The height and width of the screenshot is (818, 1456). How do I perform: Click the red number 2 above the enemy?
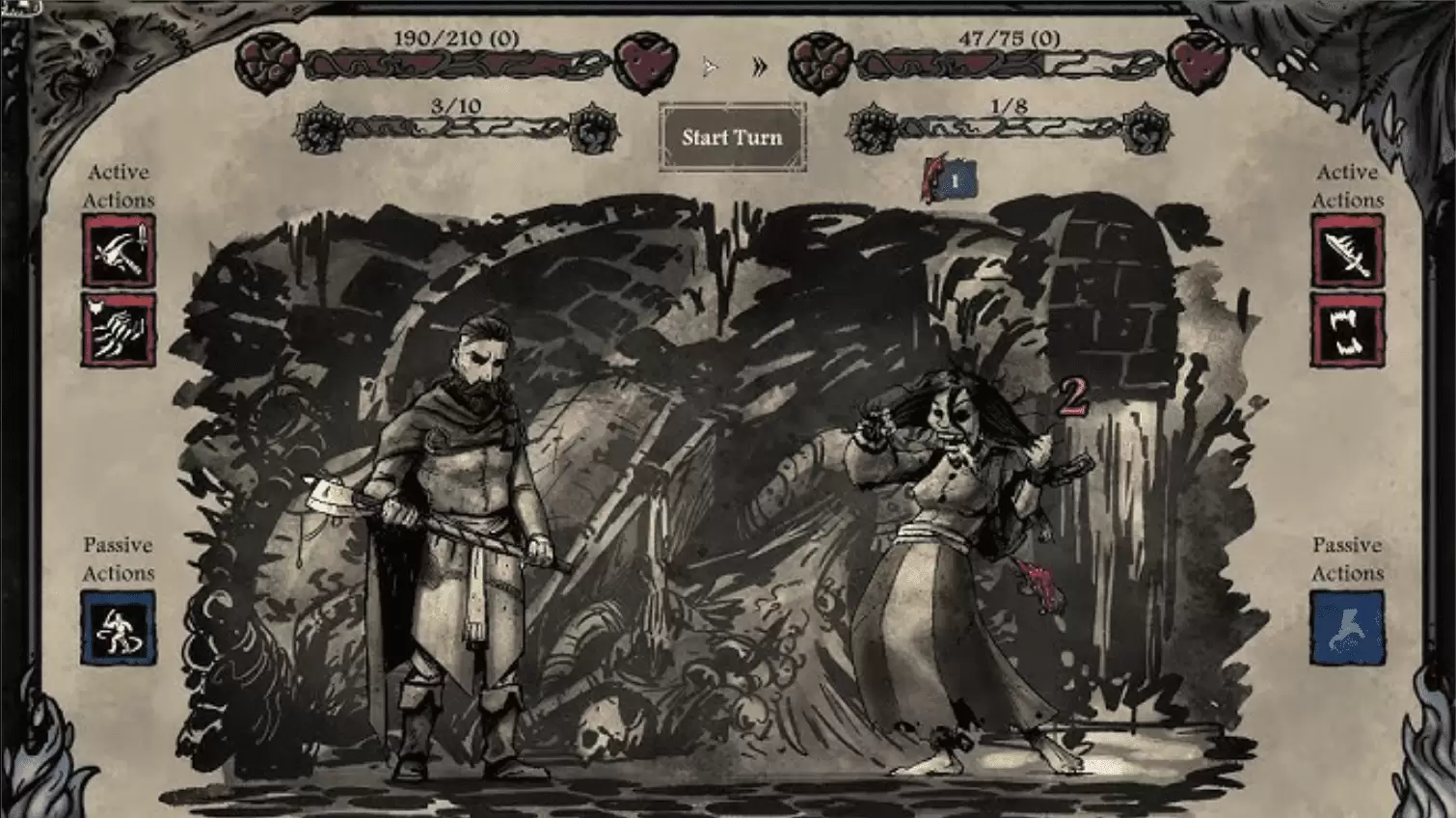pos(1075,396)
